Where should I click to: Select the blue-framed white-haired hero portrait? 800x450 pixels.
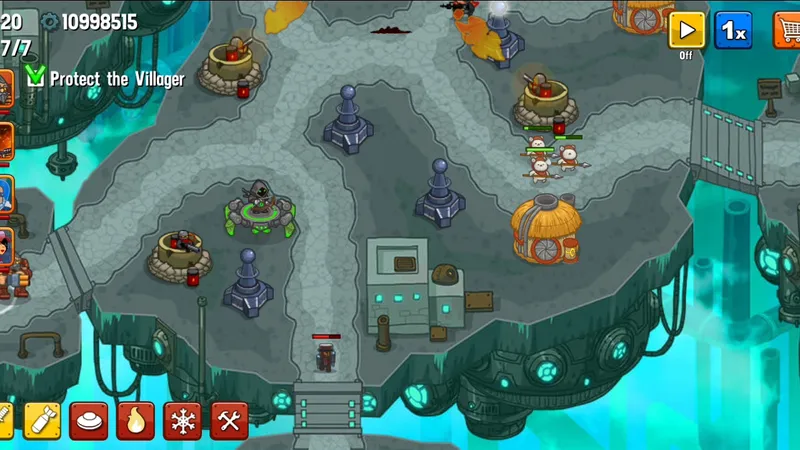(x=6, y=193)
